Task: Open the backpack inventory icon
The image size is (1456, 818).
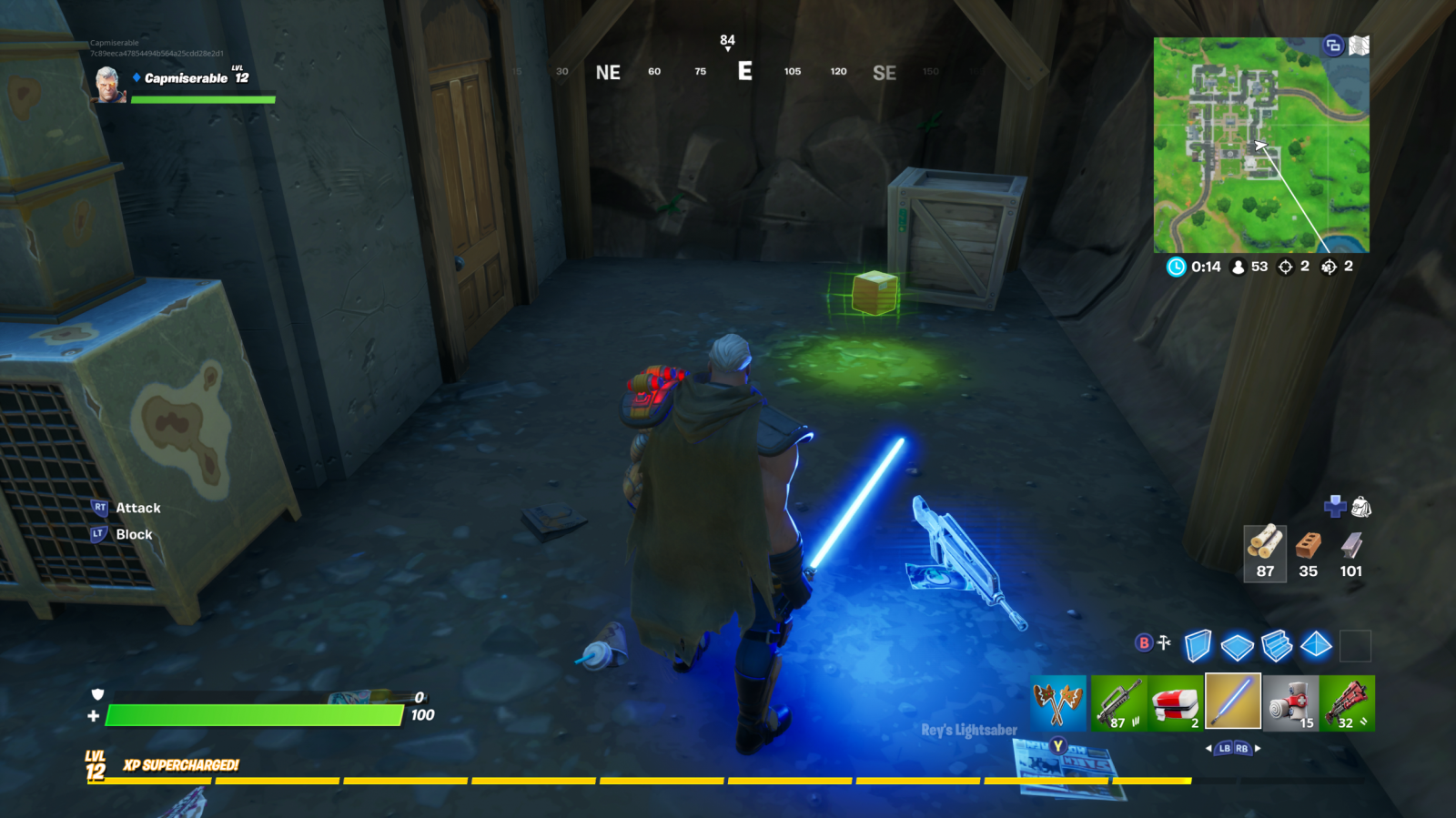Action: pos(1361,507)
